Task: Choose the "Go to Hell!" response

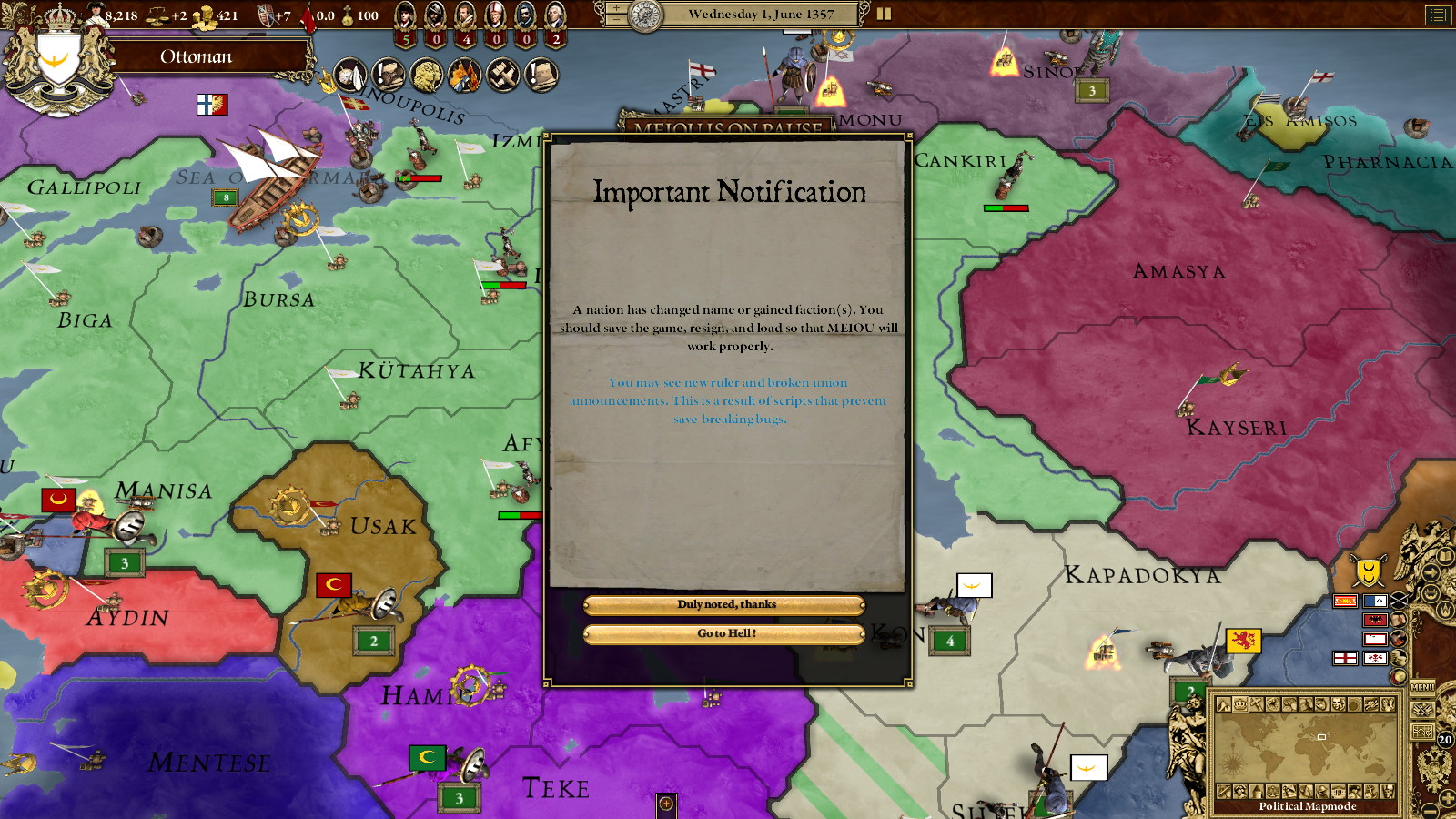Action: (724, 634)
